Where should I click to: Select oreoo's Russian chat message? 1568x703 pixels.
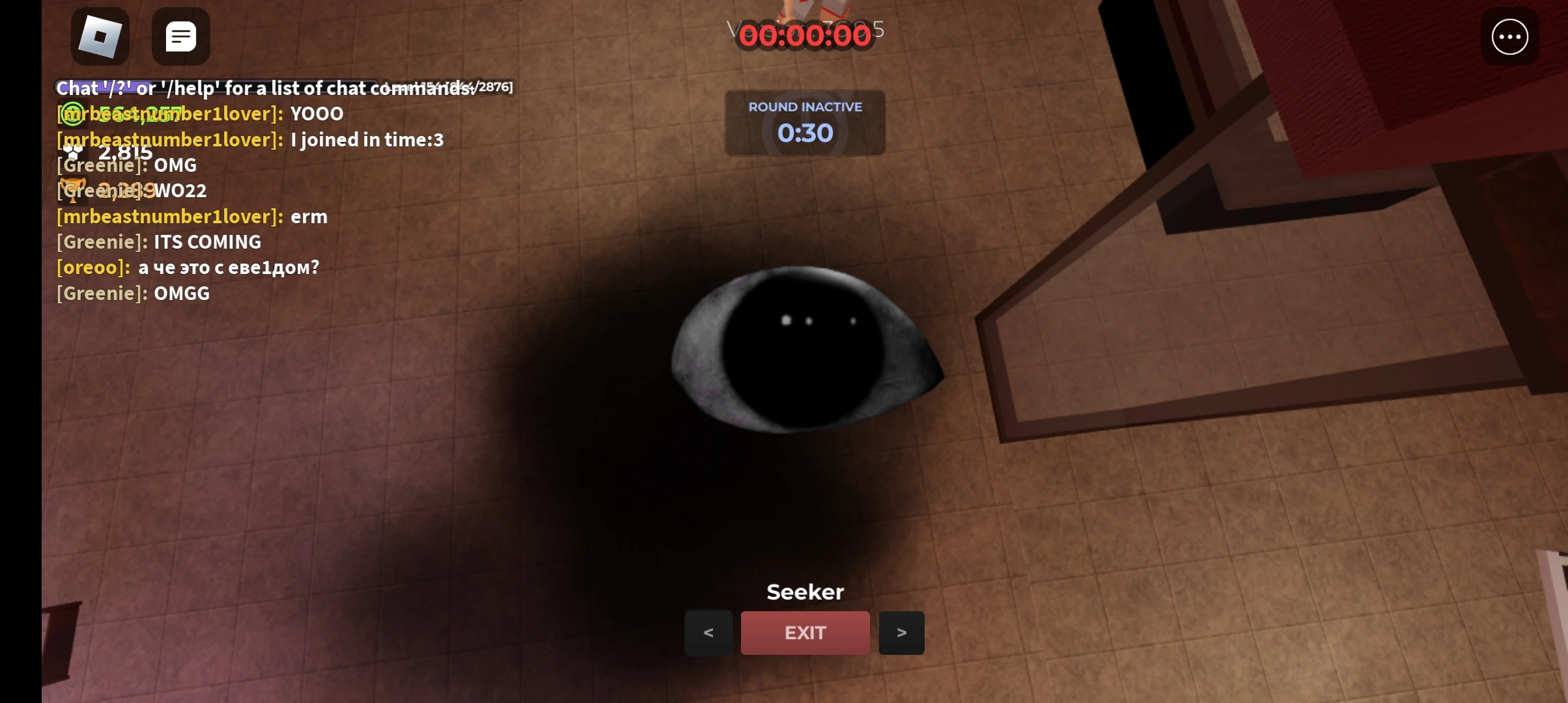(228, 267)
